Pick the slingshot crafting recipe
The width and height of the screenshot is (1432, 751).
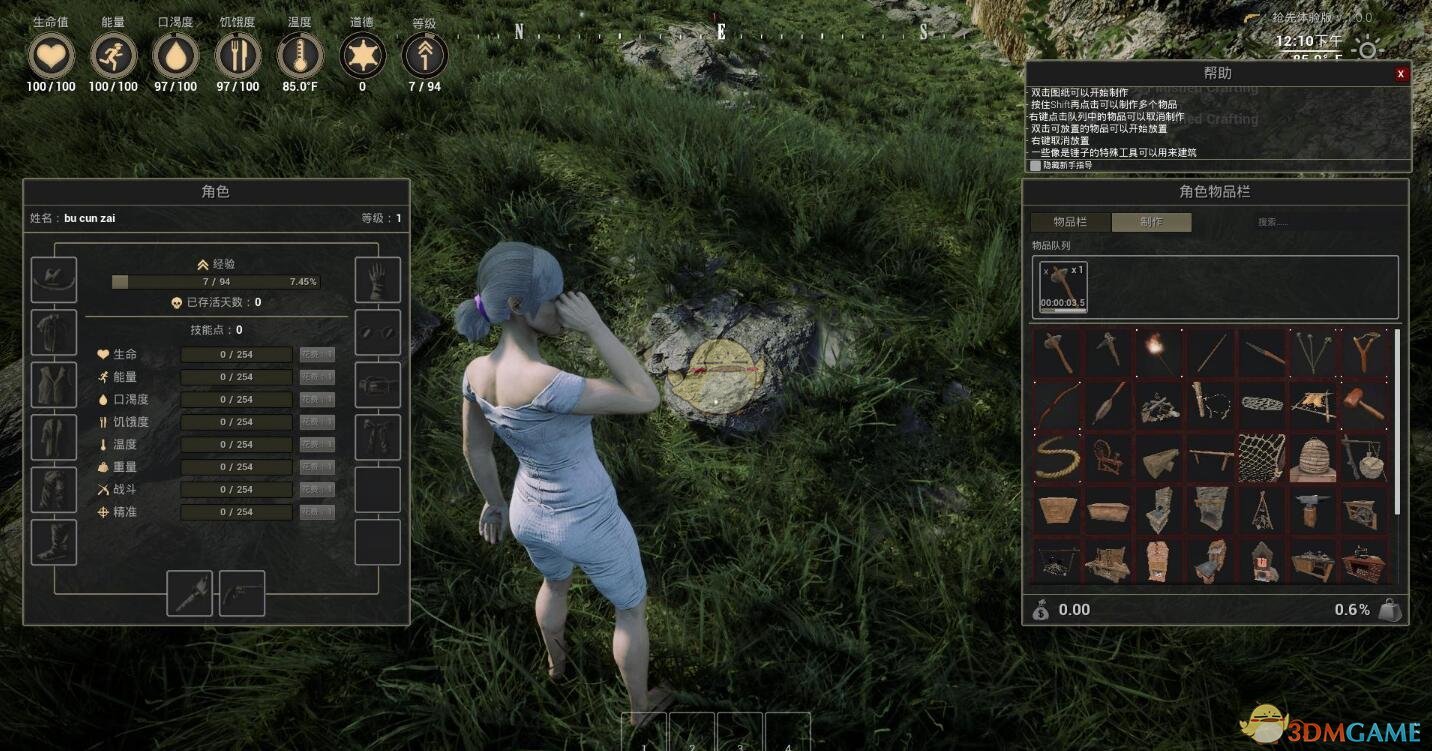[1363, 353]
